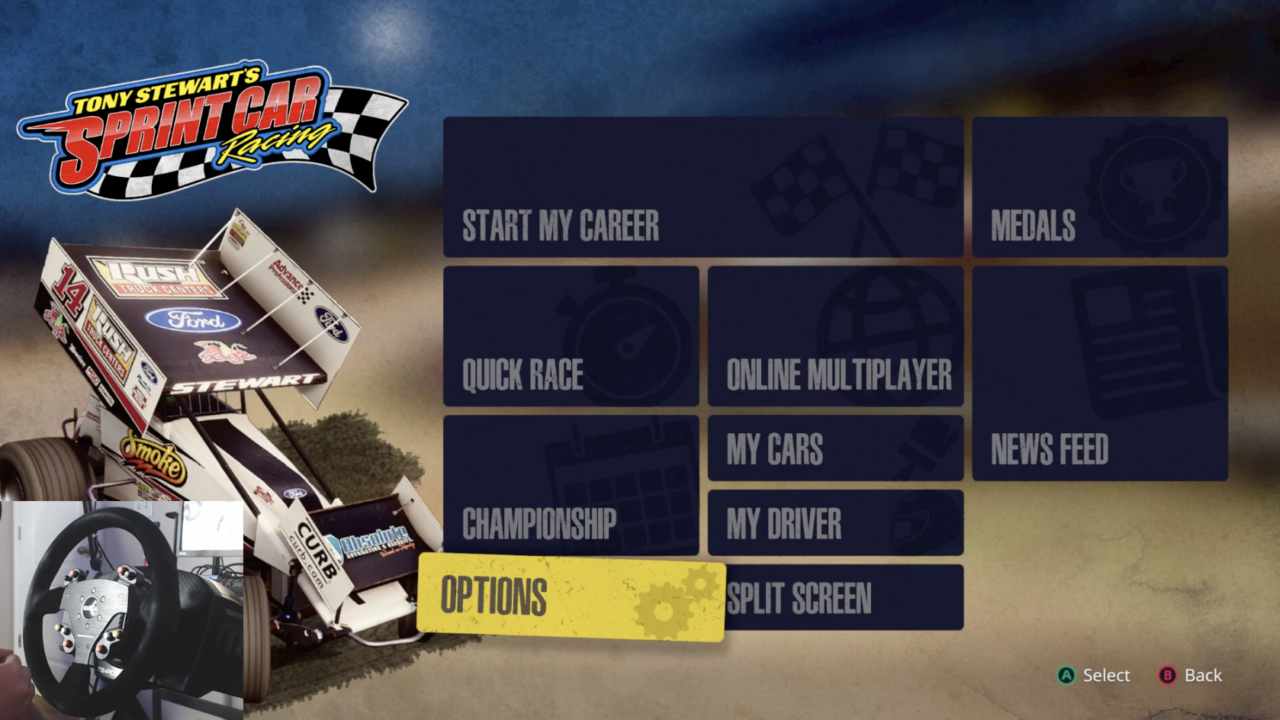The image size is (1280, 720).
Task: Launch Split Screen mode
Action: [843, 598]
